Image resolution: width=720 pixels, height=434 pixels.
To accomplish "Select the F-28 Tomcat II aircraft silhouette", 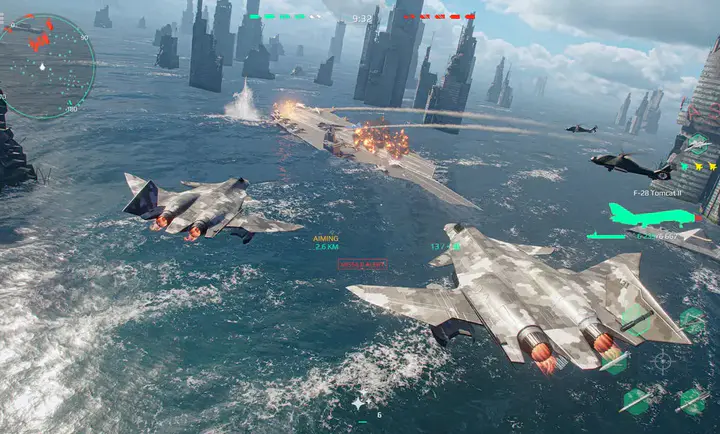I will [649, 214].
